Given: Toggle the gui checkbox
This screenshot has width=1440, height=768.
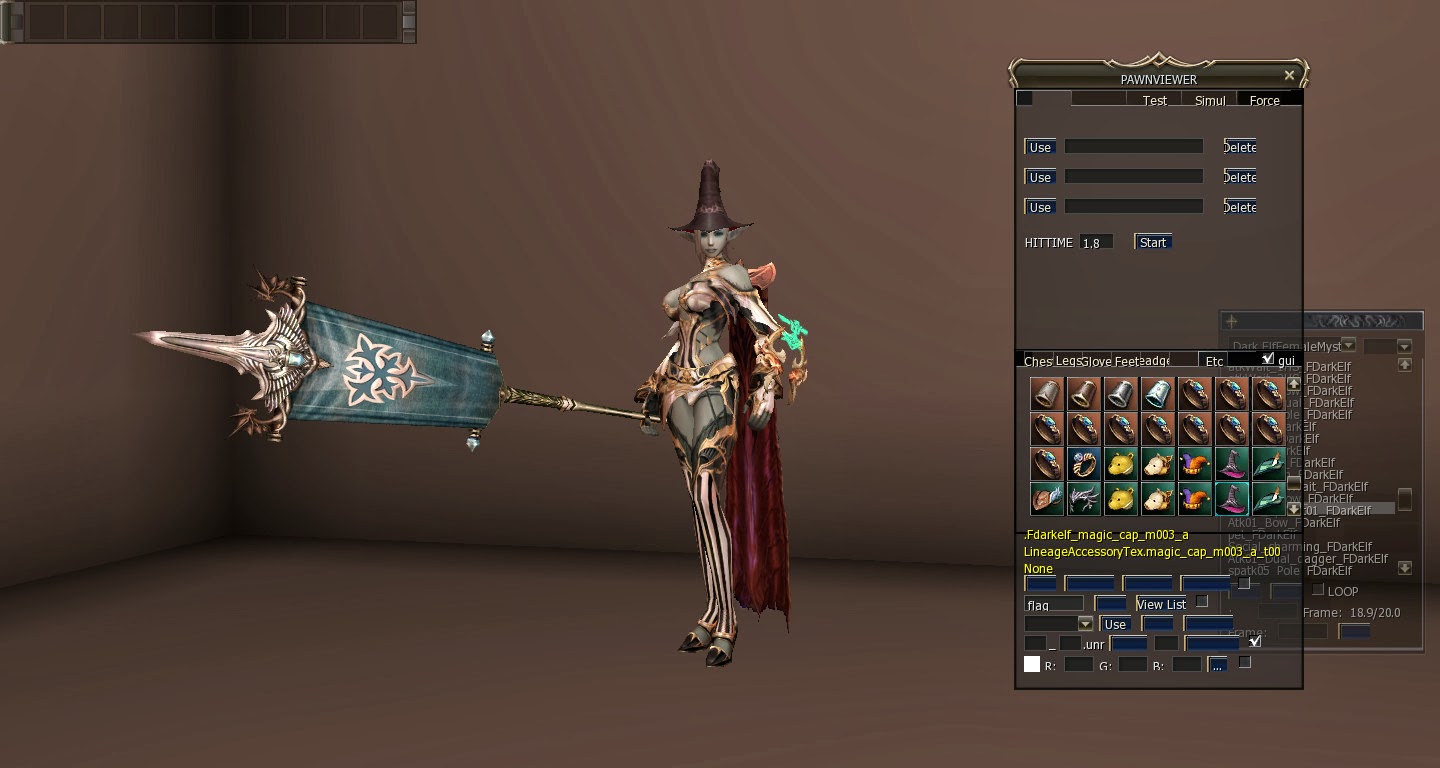Looking at the screenshot, I should click(x=1268, y=359).
